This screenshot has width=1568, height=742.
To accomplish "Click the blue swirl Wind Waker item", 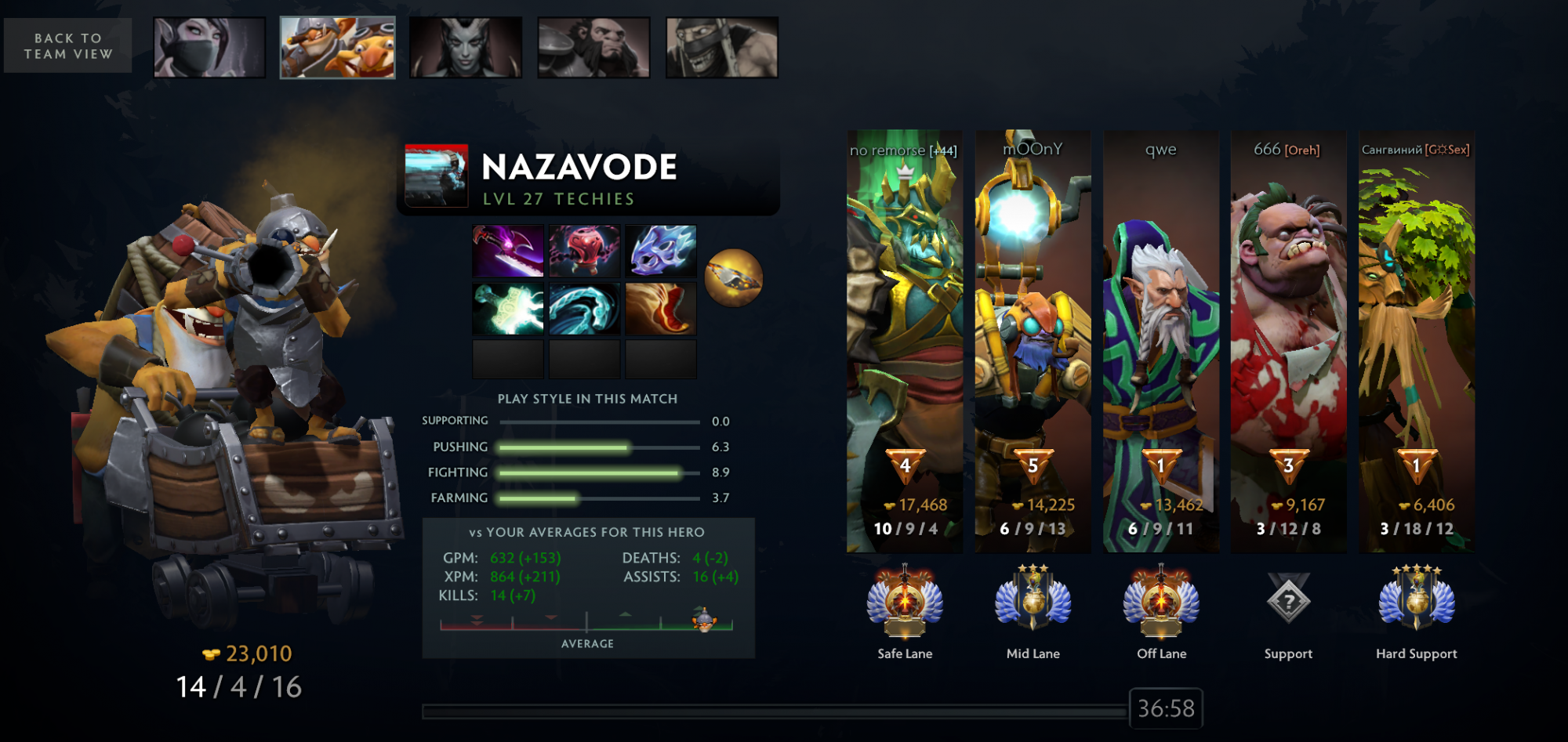I will pos(584,309).
